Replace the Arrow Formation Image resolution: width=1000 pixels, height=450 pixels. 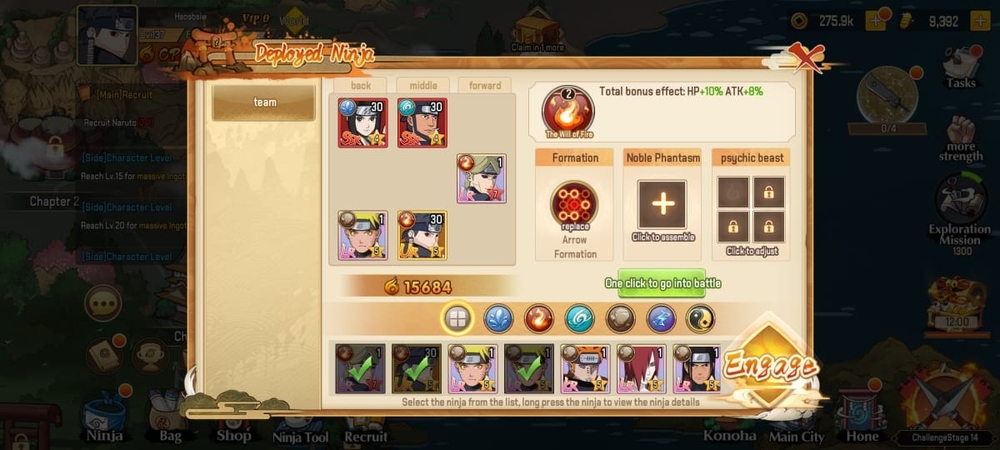point(574,207)
